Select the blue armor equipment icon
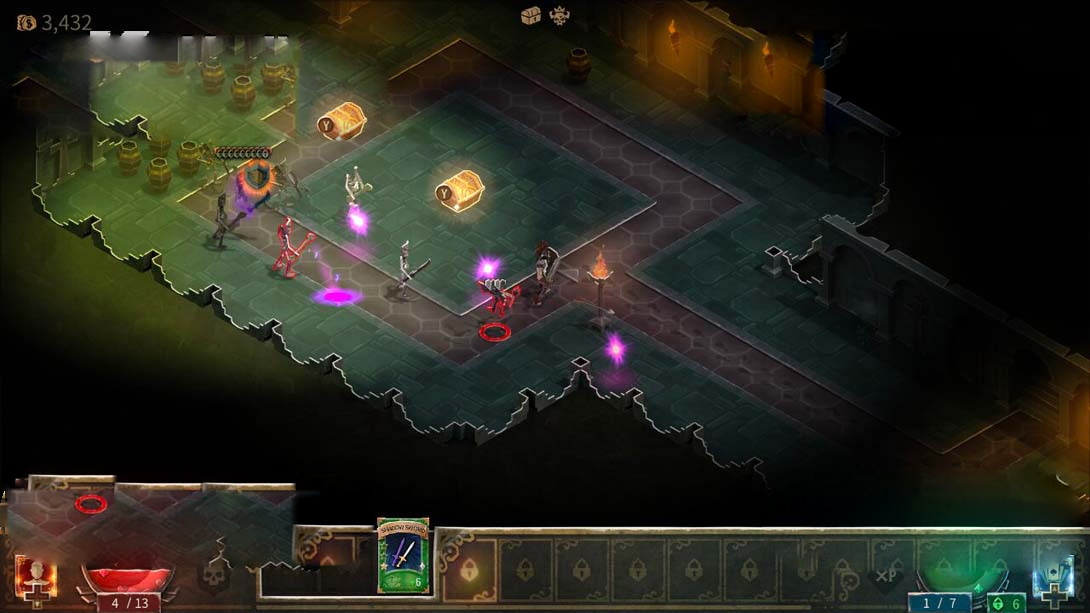 [1054, 580]
